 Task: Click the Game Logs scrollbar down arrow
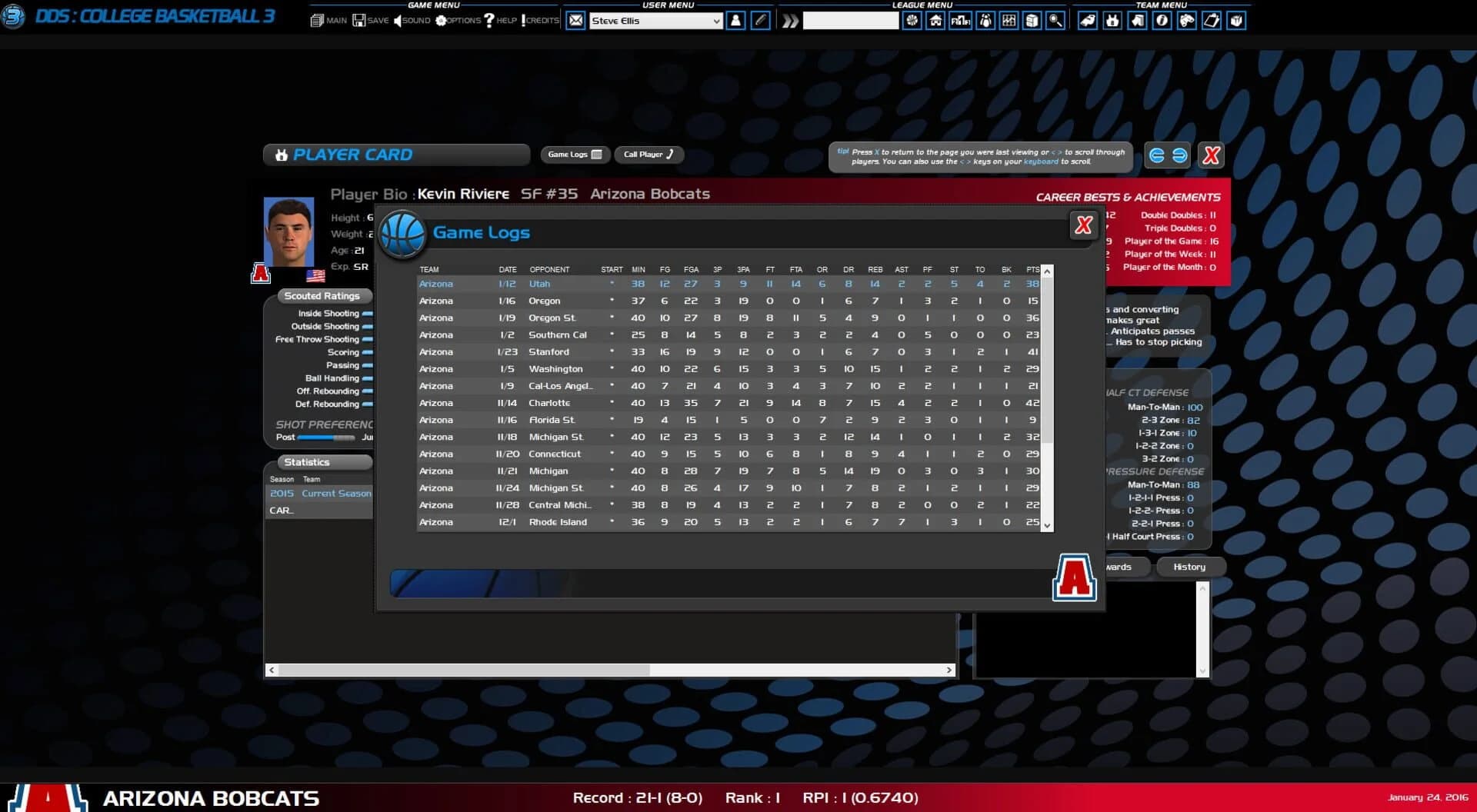click(x=1046, y=526)
